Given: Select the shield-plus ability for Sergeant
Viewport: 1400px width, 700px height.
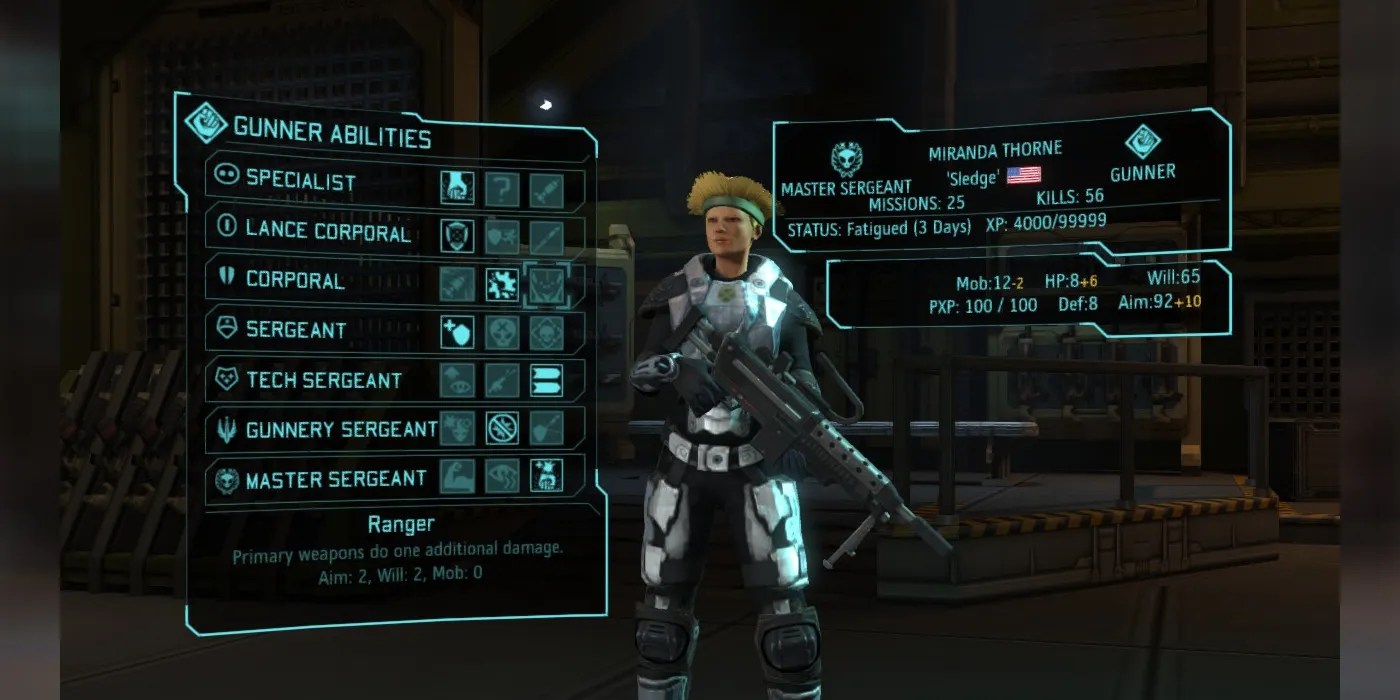Looking at the screenshot, I should [457, 332].
